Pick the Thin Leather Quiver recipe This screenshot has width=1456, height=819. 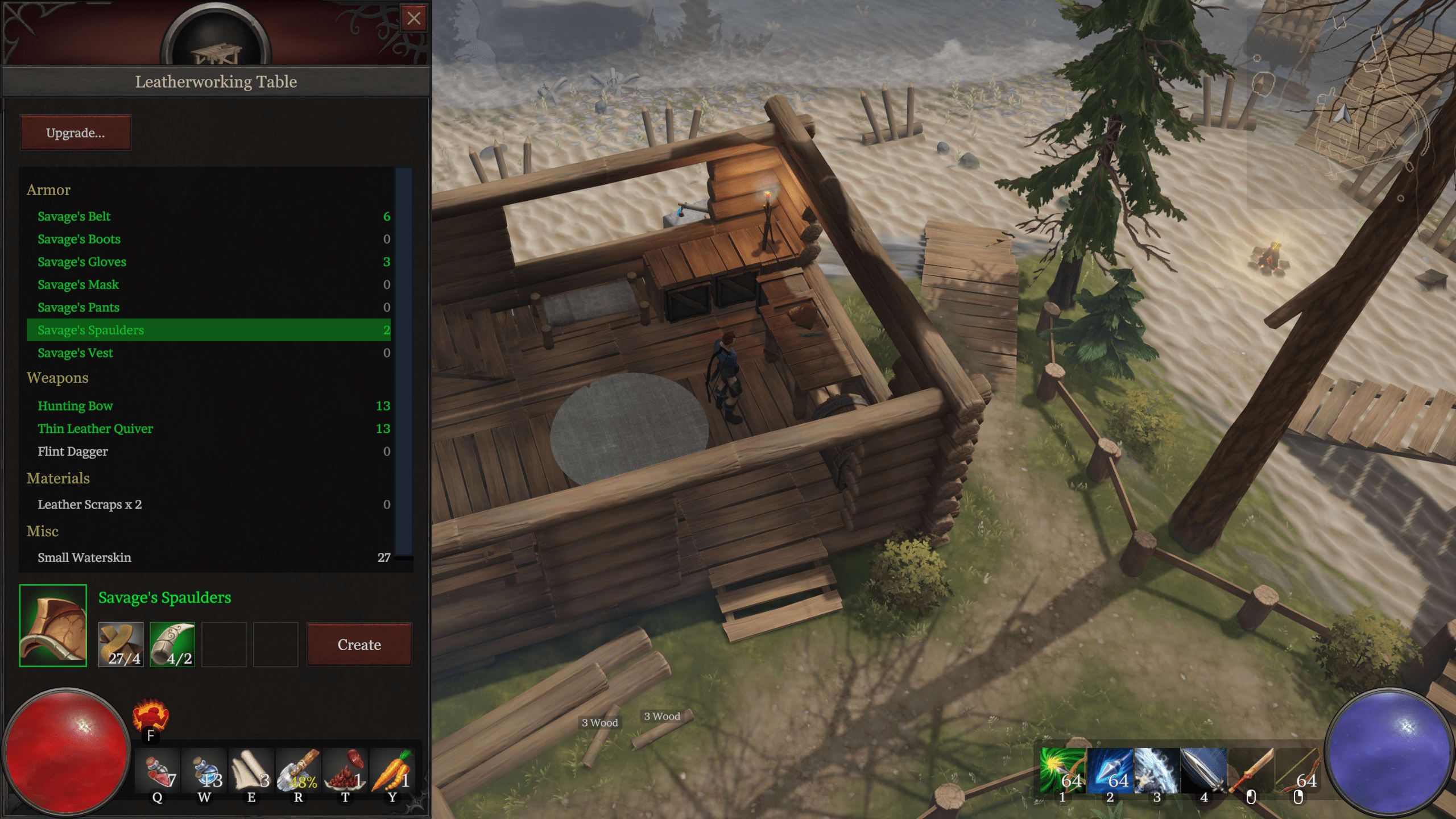click(95, 428)
